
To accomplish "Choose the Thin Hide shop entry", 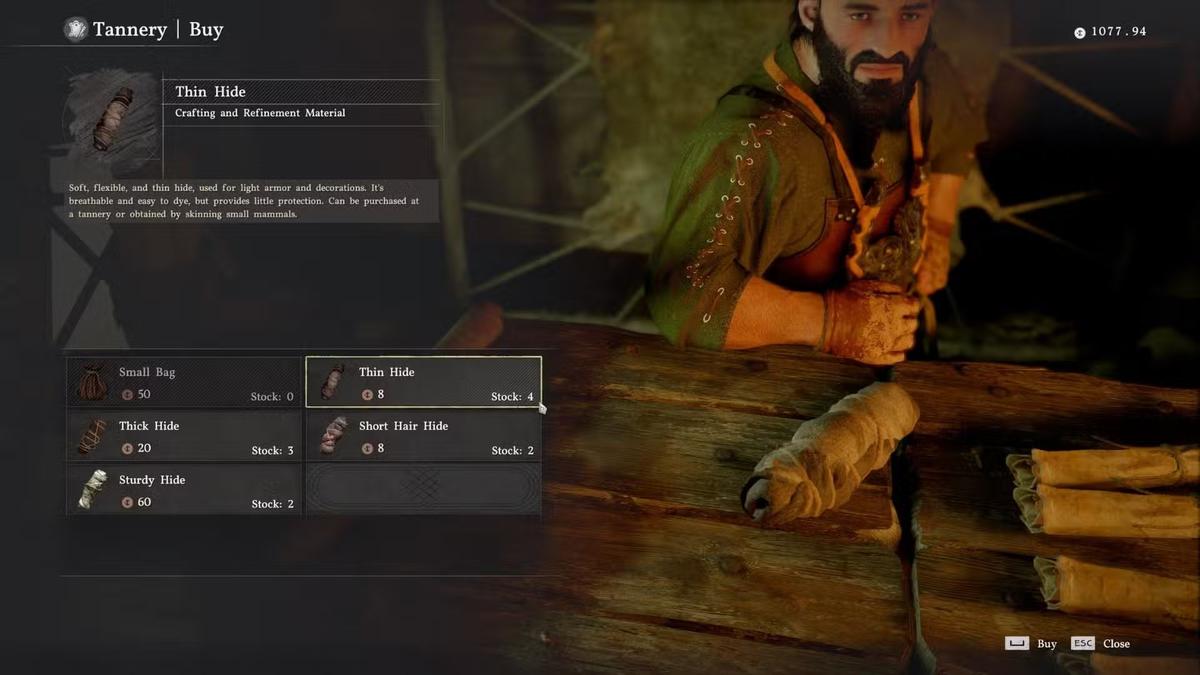I will pyautogui.click(x=423, y=382).
